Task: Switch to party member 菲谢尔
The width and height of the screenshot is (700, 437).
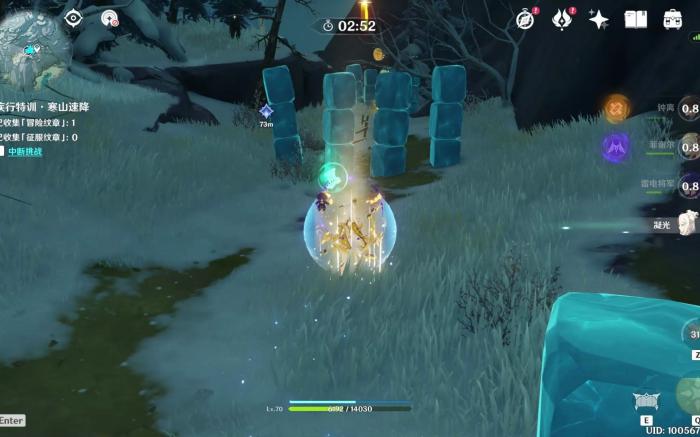Action: tap(688, 148)
